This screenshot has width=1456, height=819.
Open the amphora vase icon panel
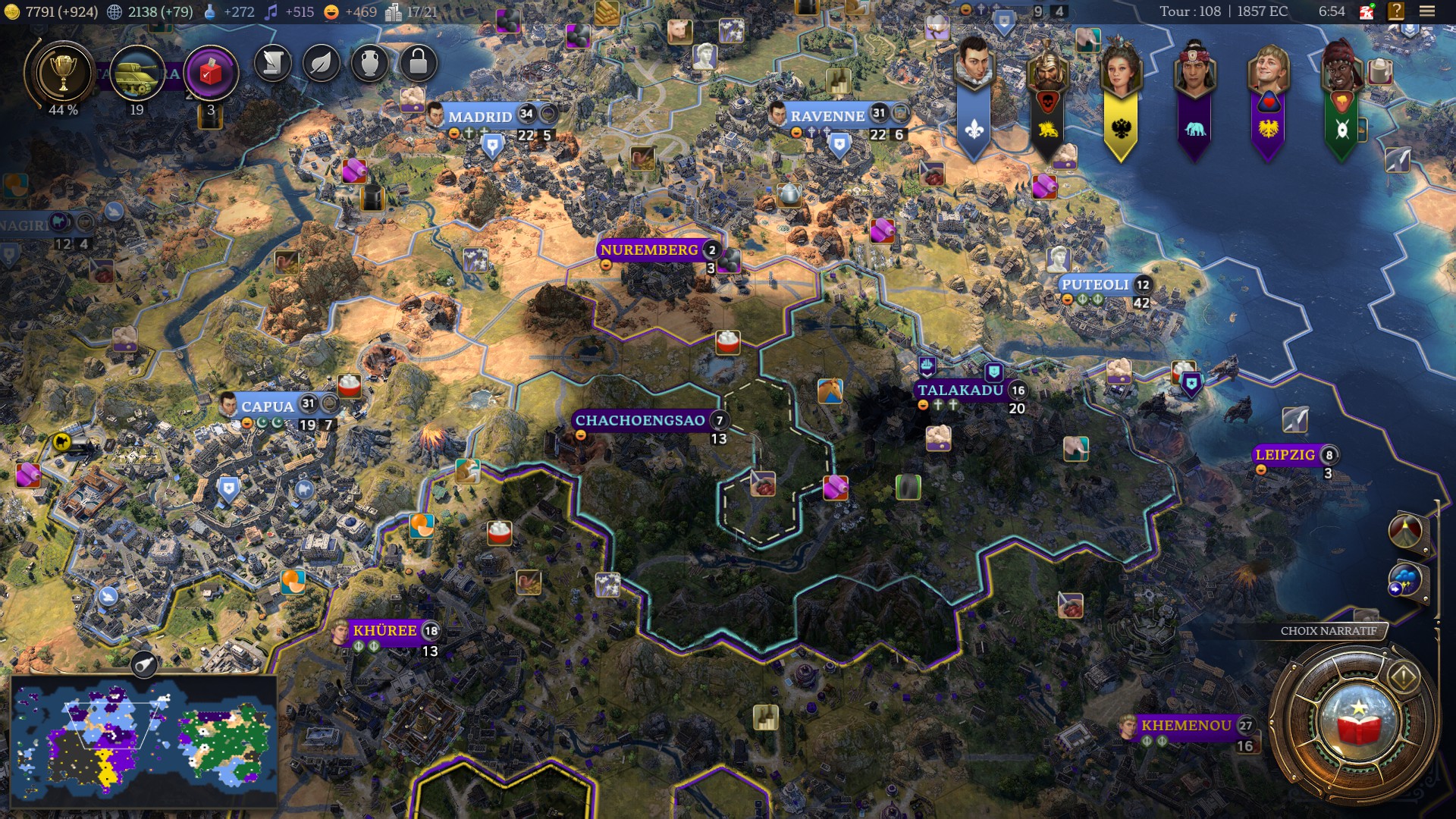pyautogui.click(x=370, y=63)
